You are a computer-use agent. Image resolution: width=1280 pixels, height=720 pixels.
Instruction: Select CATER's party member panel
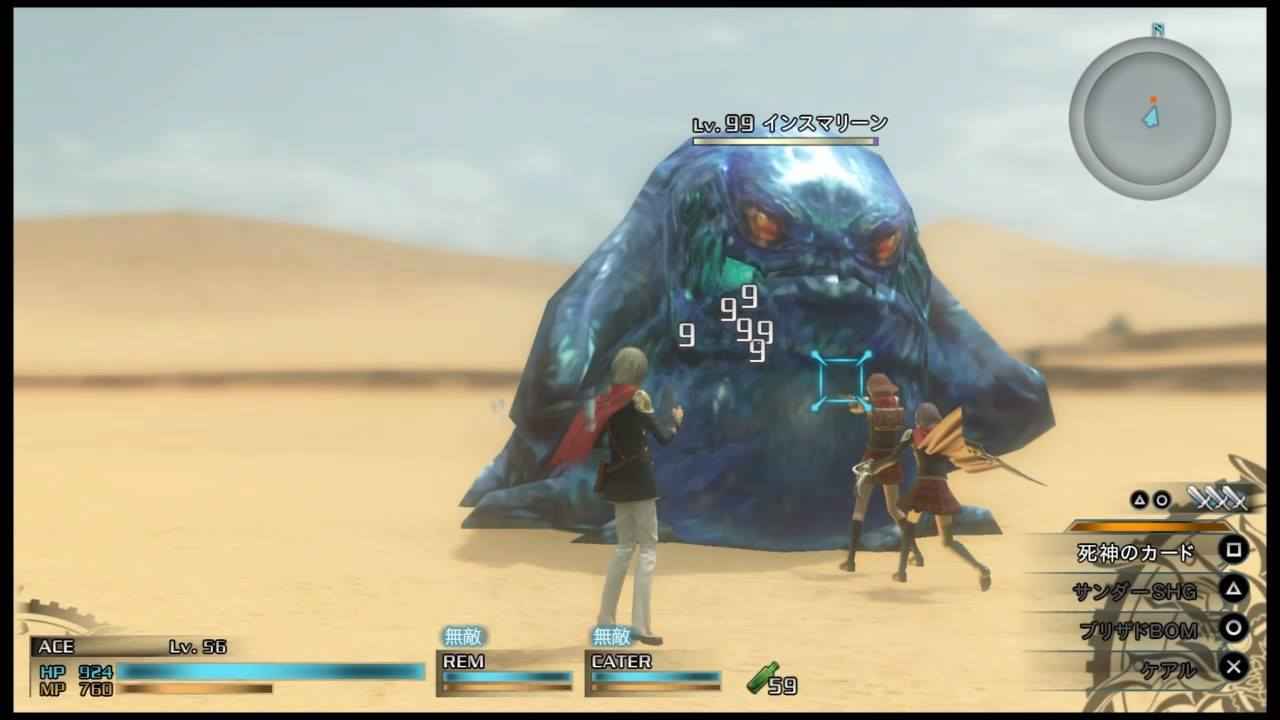(654, 671)
